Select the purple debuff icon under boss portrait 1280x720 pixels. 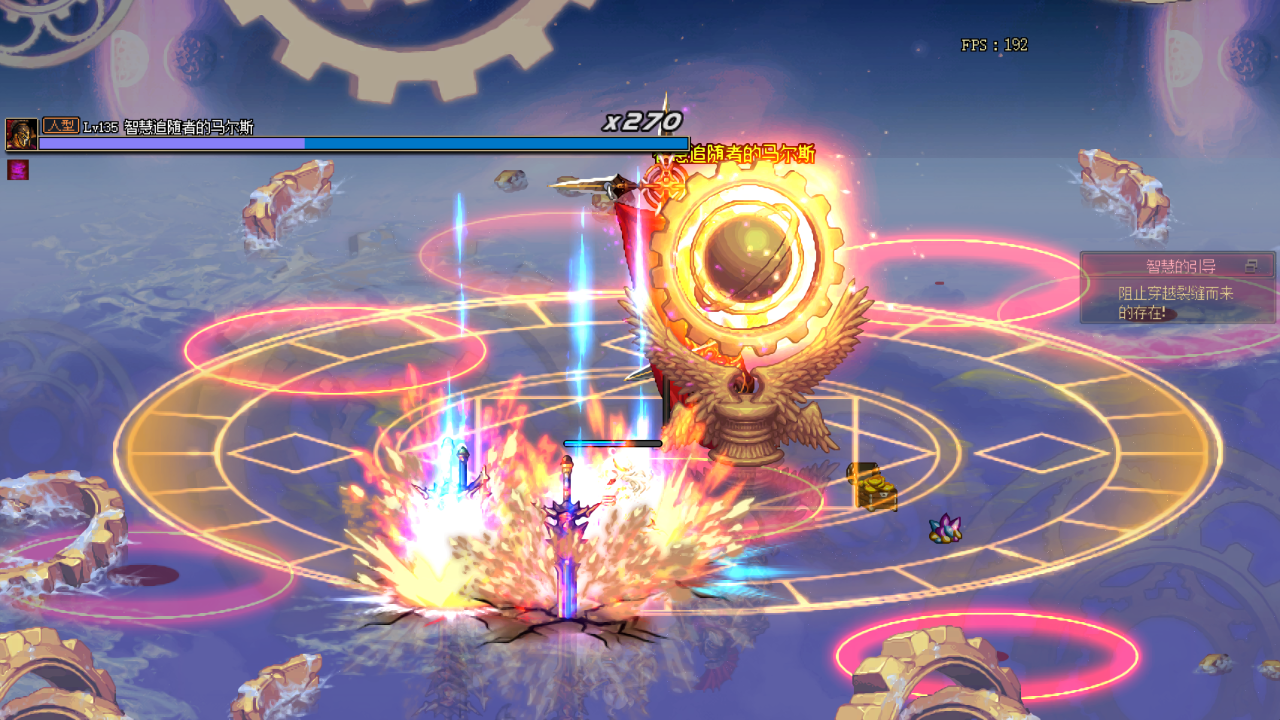pyautogui.click(x=18, y=170)
